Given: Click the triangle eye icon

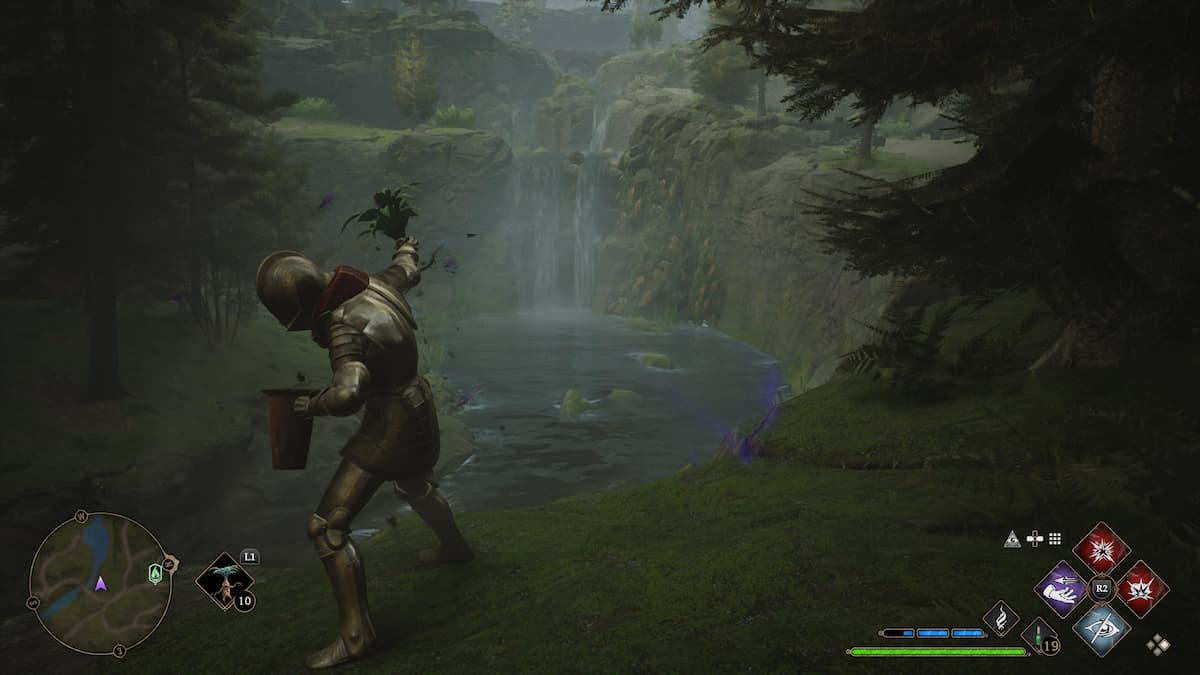Looking at the screenshot, I should tap(1013, 539).
